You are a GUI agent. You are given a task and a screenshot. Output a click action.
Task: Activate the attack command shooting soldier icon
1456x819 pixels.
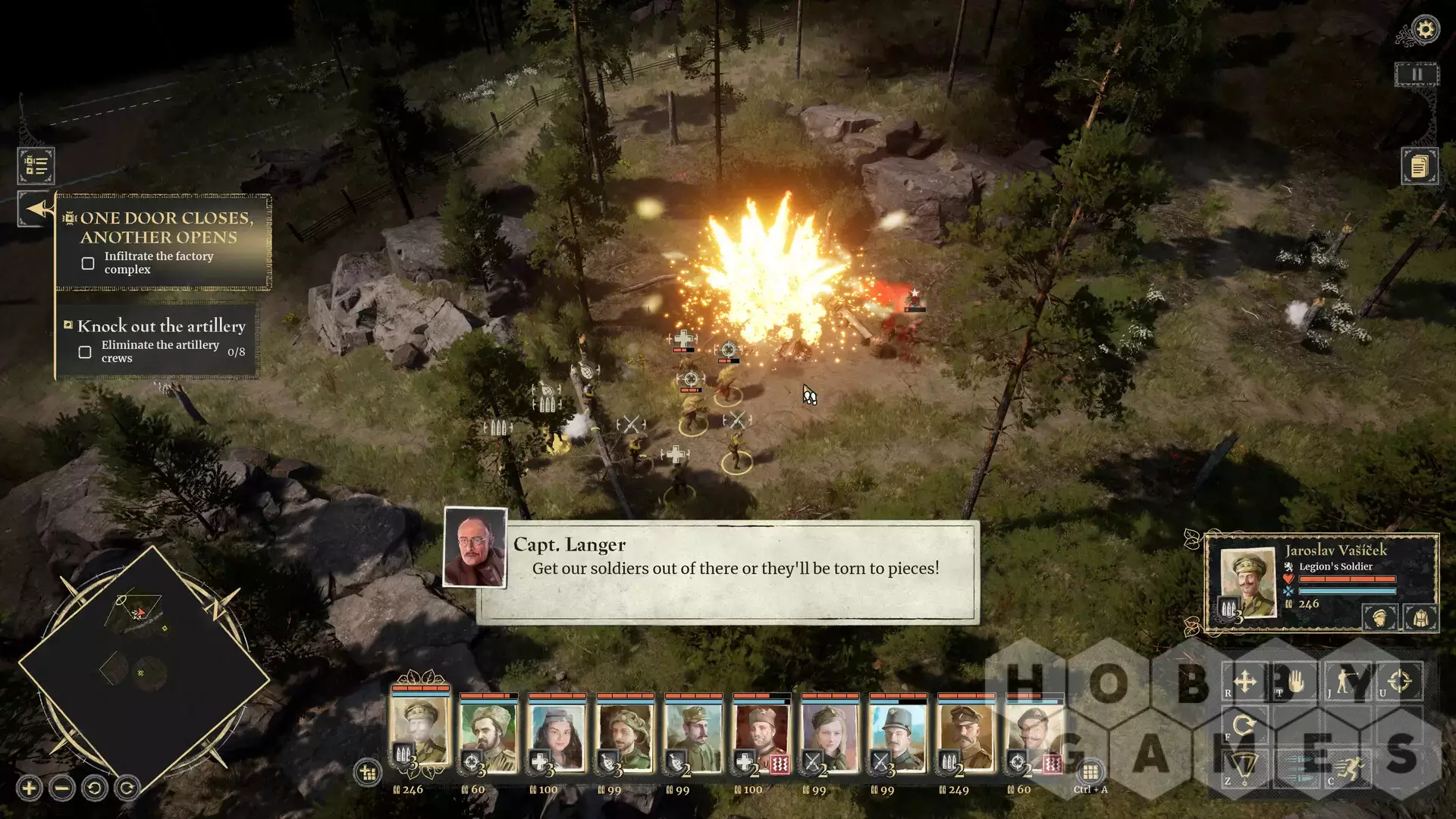pyautogui.click(x=1348, y=681)
